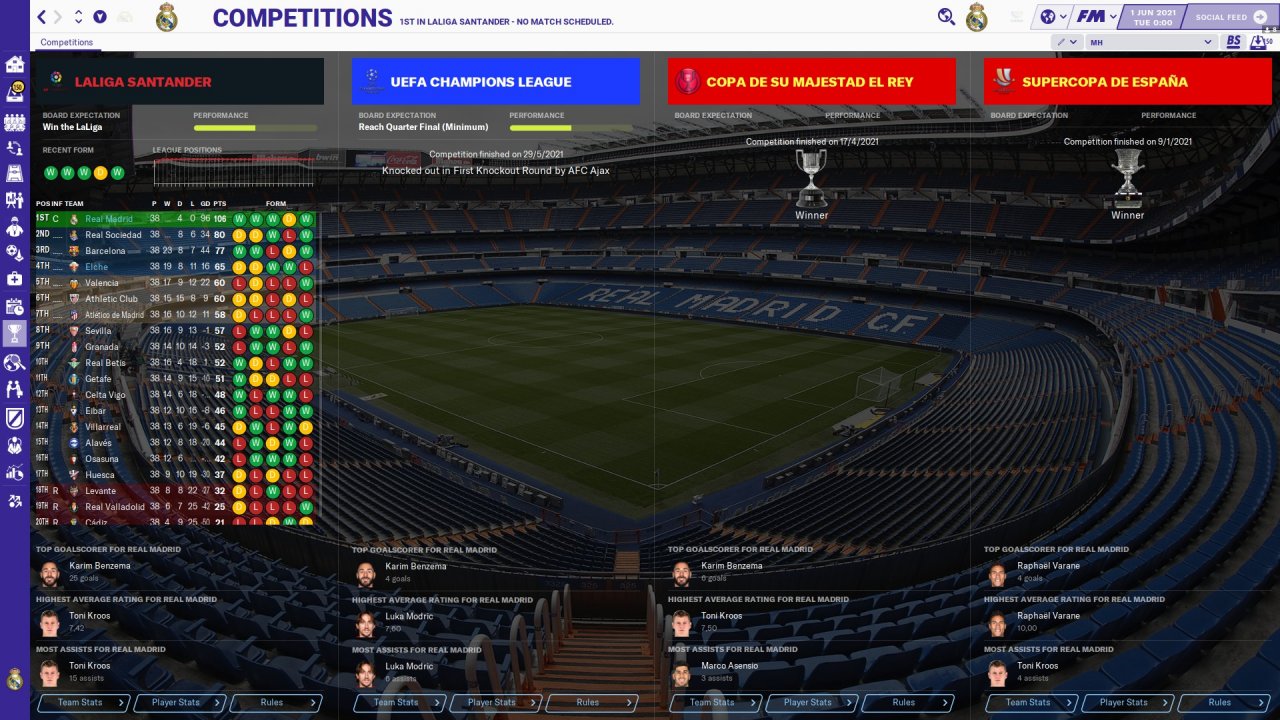Open the Supercopa de España banner
Viewport: 1280px width, 720px height.
[1127, 82]
